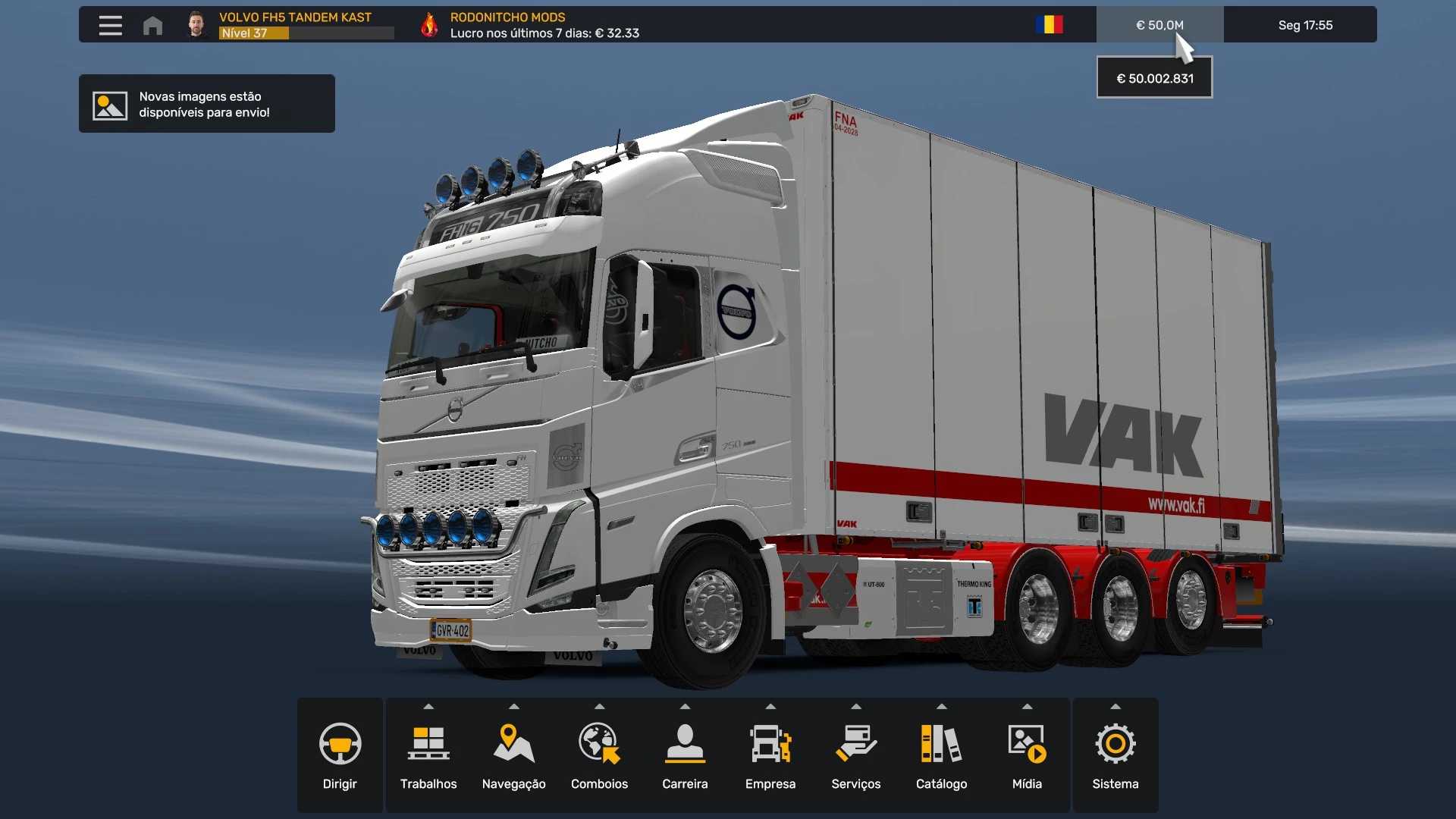Open the Navegação map menu
This screenshot has width=1456, height=819.
(x=513, y=756)
